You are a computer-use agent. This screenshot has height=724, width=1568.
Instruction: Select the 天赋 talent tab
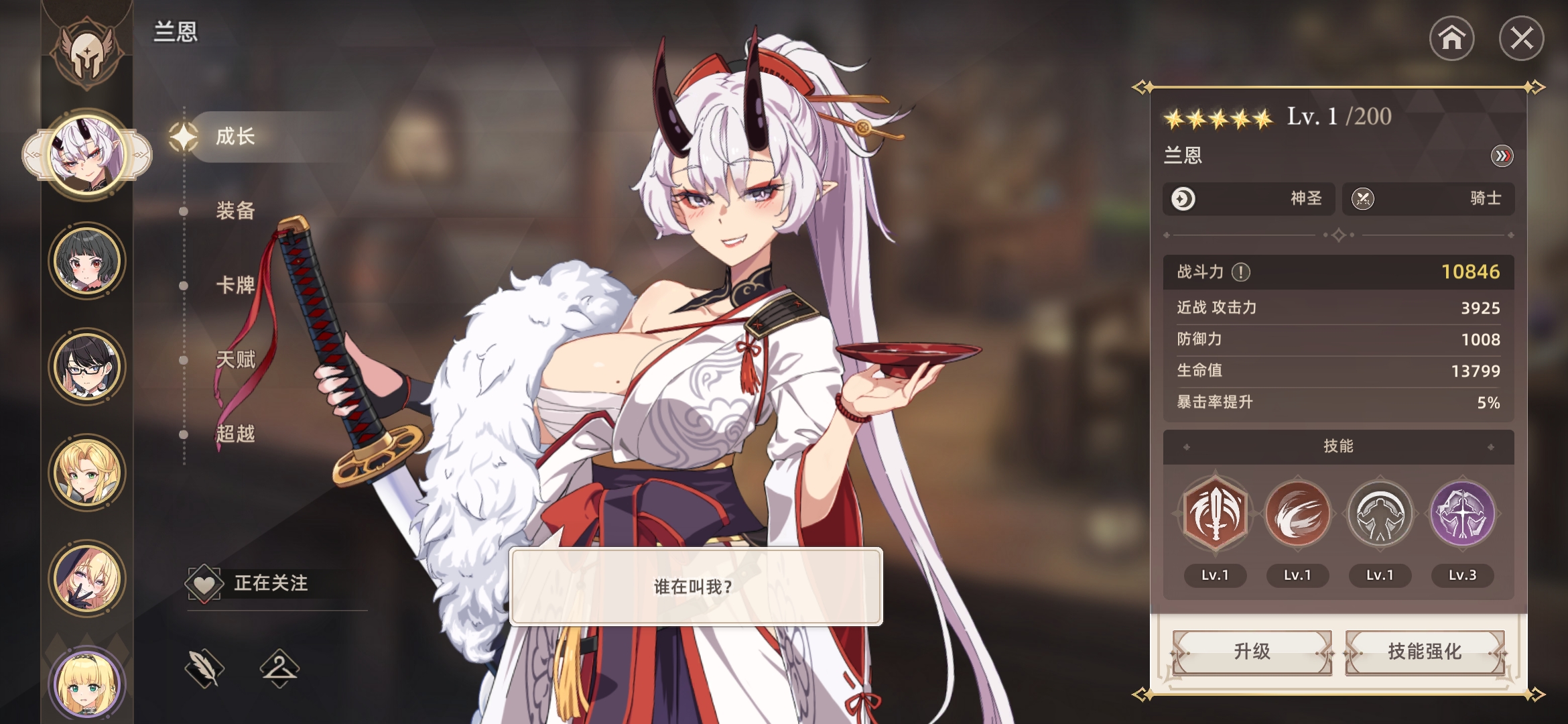(235, 359)
